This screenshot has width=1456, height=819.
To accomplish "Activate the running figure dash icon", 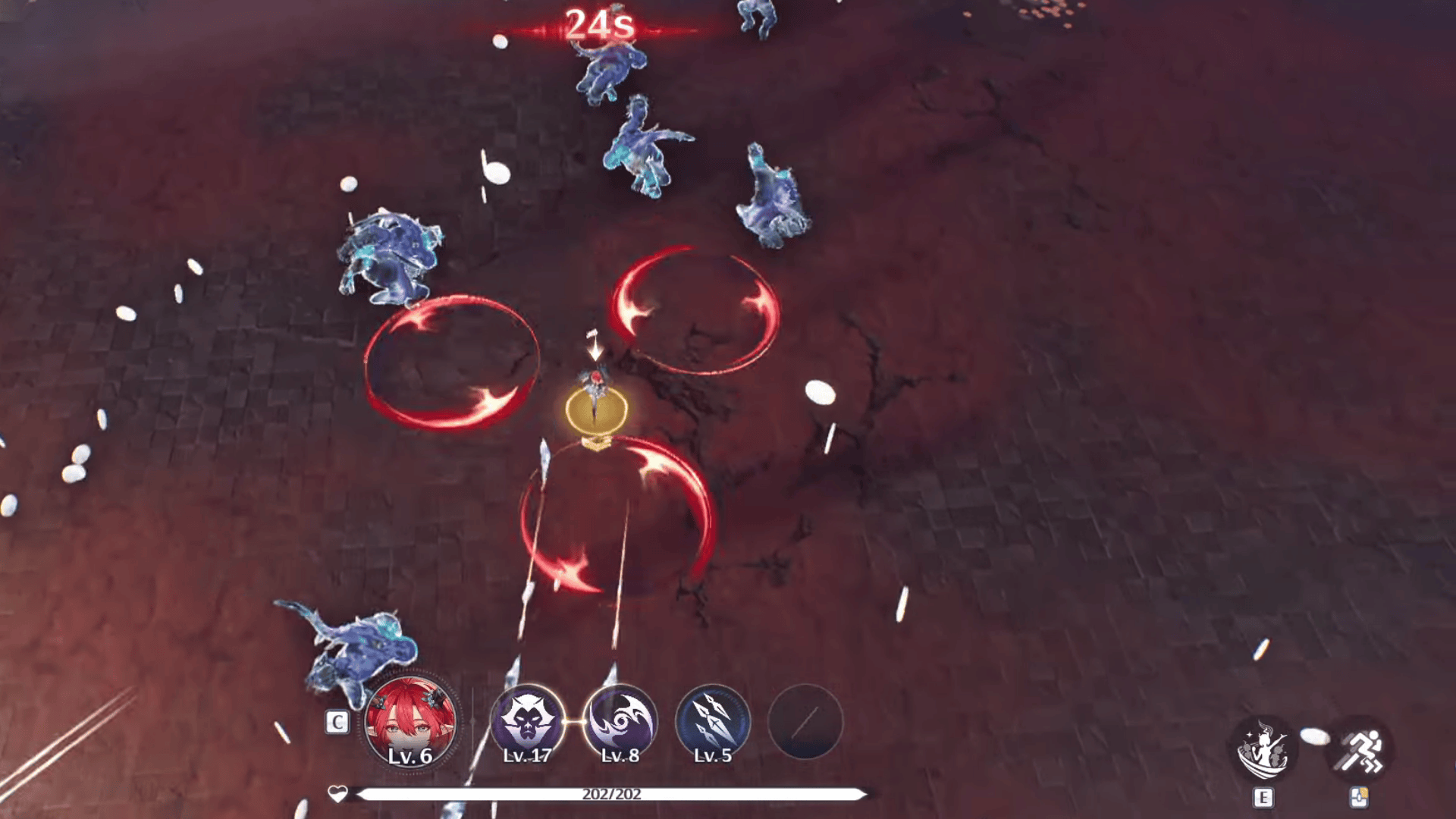I will point(1359,750).
